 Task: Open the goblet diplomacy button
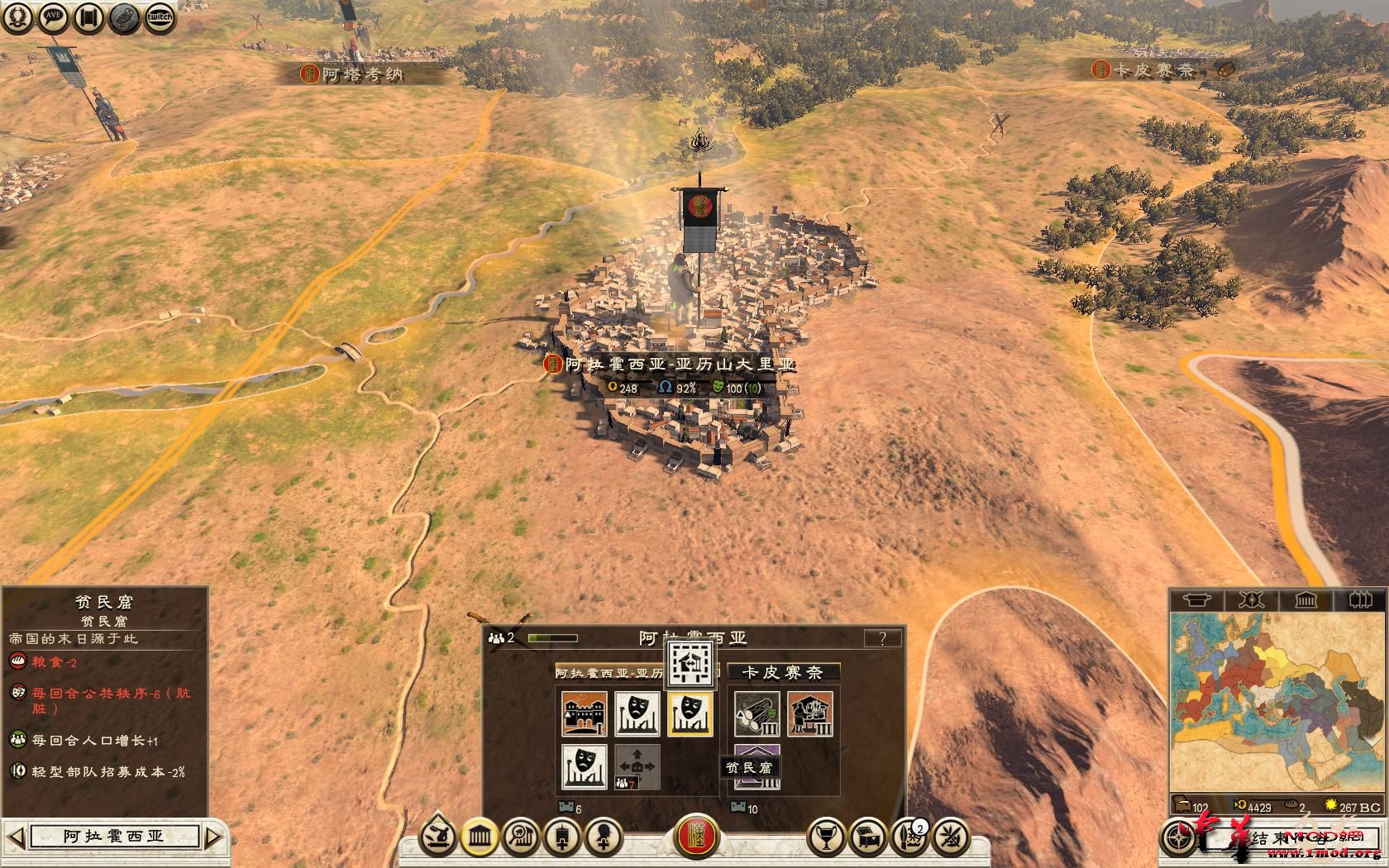[825, 838]
